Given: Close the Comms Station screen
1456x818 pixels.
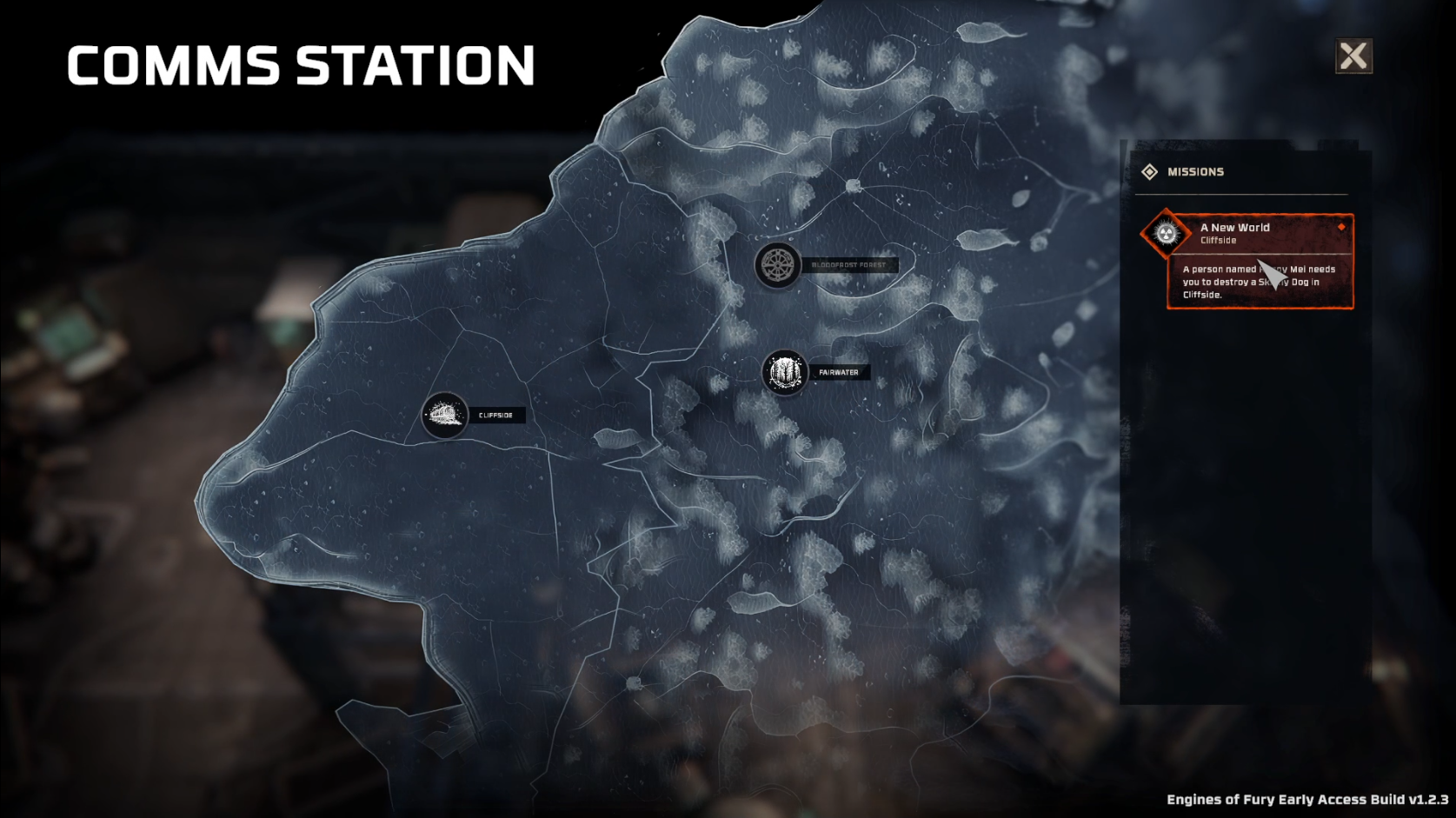Looking at the screenshot, I should [1353, 57].
